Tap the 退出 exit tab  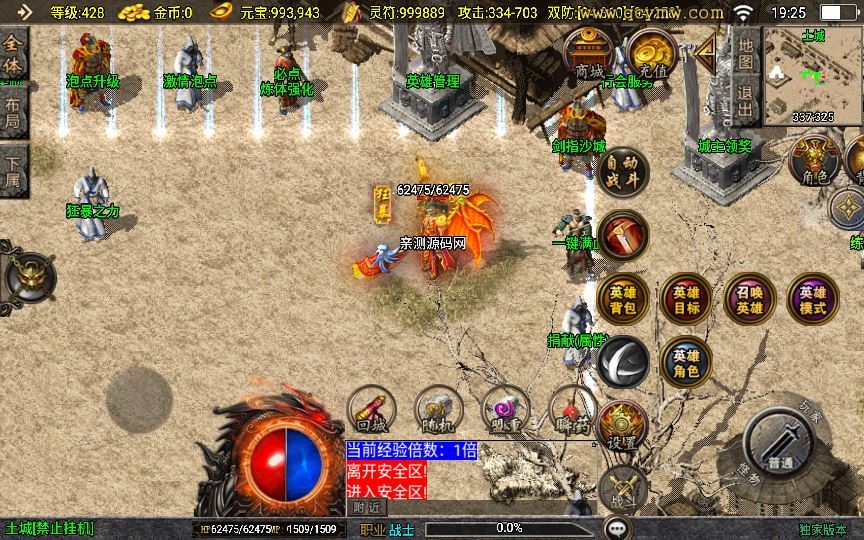[744, 102]
